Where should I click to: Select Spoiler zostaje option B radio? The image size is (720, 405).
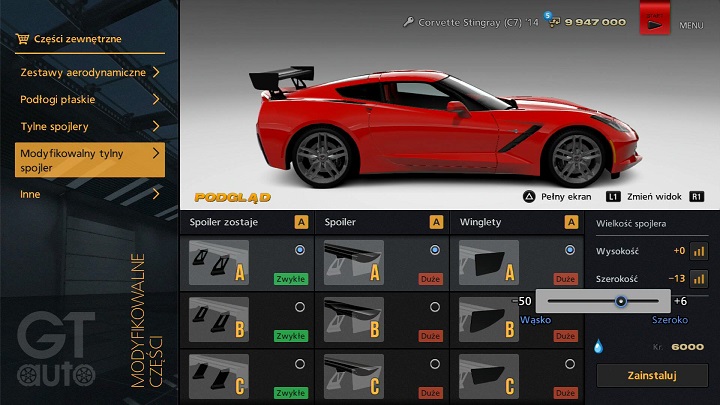tap(299, 307)
